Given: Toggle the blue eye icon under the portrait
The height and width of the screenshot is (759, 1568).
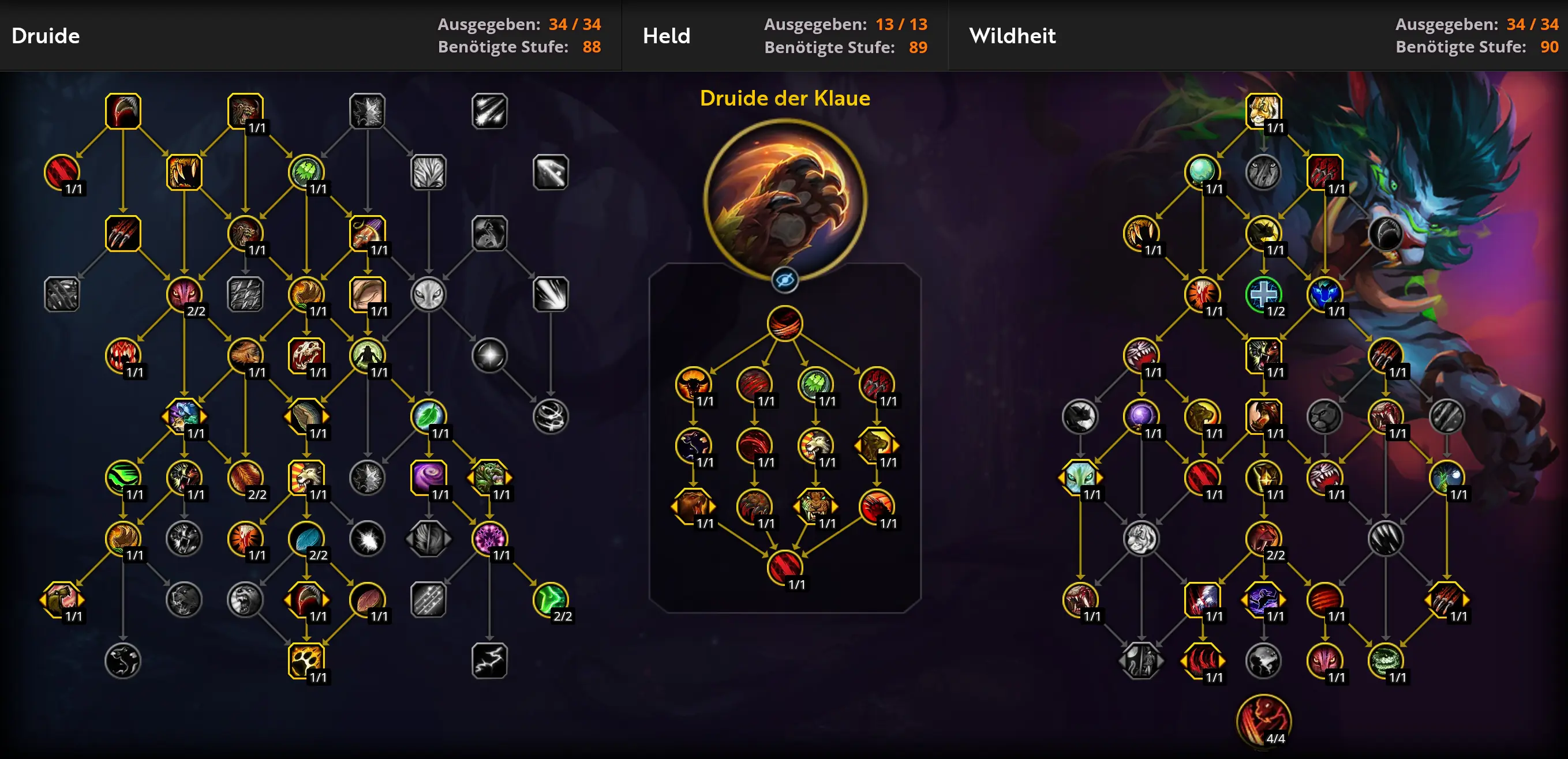Looking at the screenshot, I should [x=785, y=280].
